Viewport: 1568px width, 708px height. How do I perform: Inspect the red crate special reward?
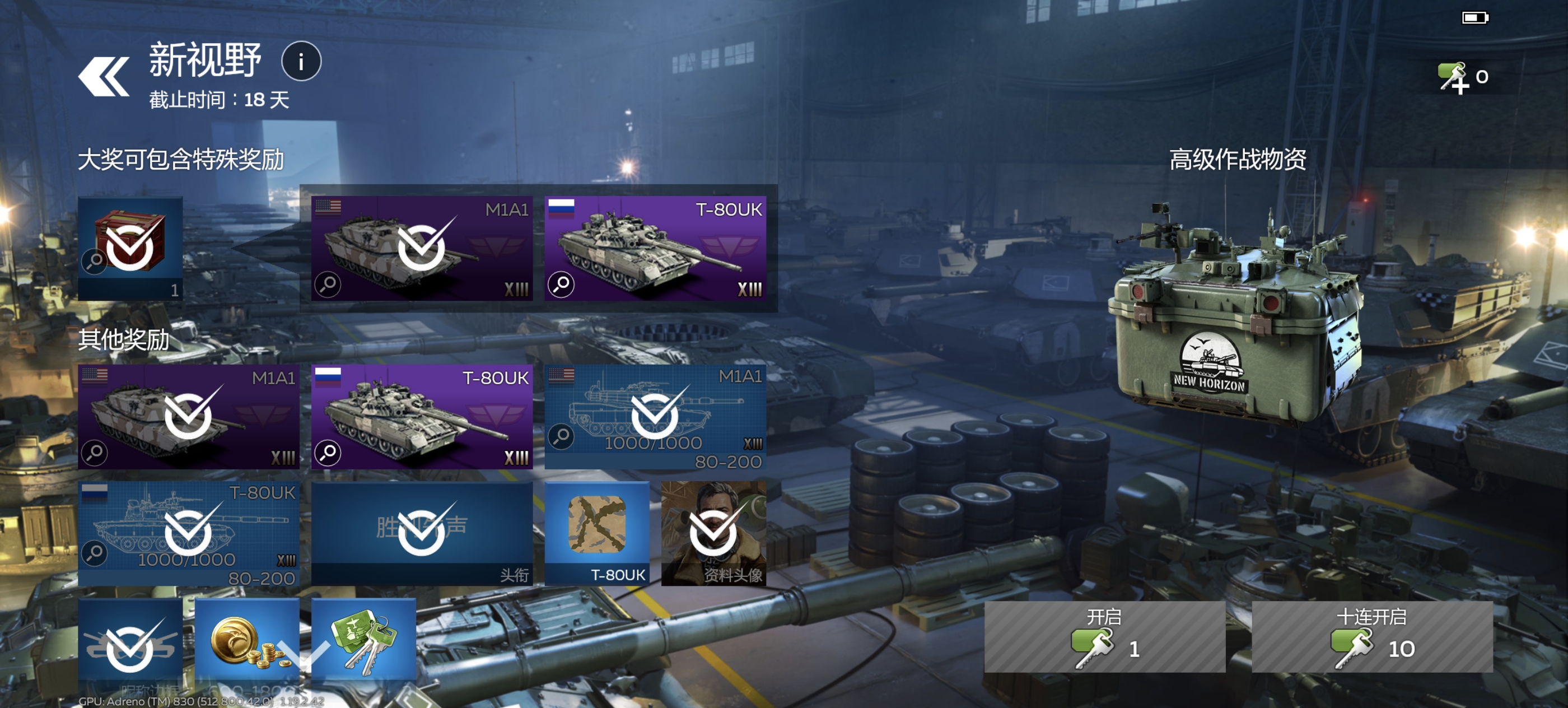(x=130, y=248)
